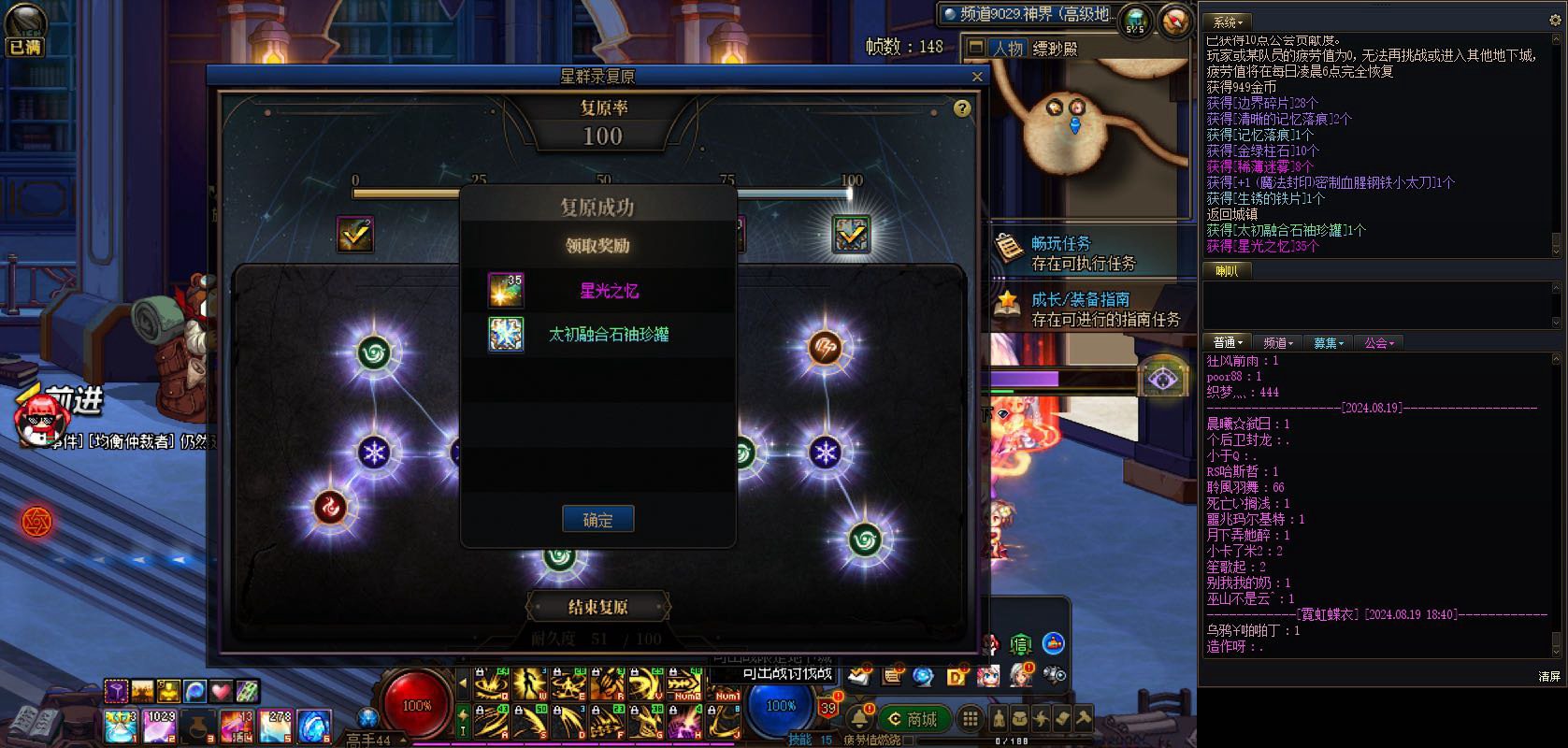Screen dimensions: 1568x748
Task: Click the reward checkmark at 100 progress
Action: click(851, 235)
